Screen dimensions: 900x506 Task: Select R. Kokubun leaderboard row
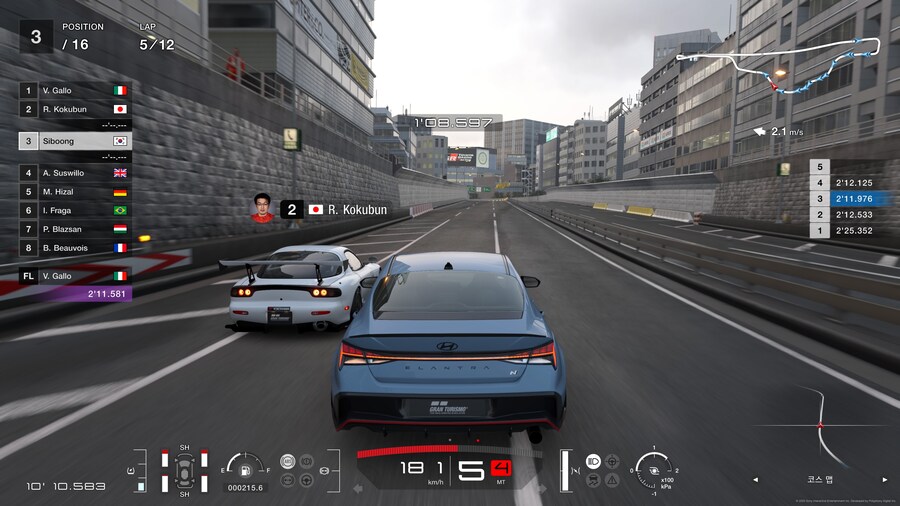pyautogui.click(x=75, y=109)
